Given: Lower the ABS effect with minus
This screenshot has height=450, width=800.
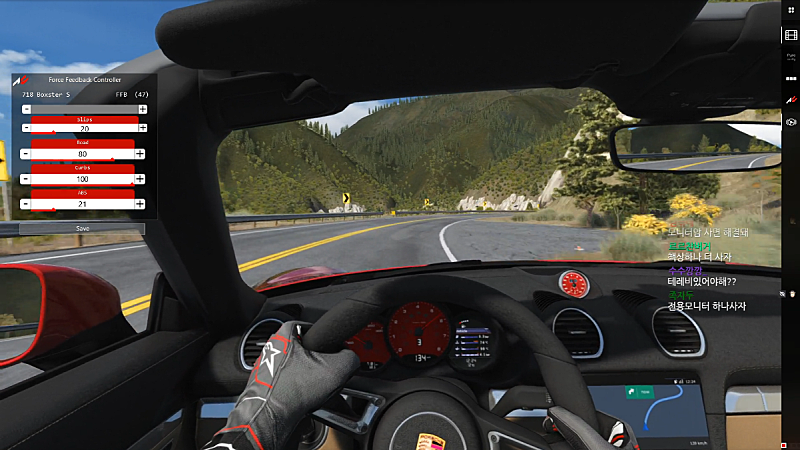Looking at the screenshot, I should [25, 204].
